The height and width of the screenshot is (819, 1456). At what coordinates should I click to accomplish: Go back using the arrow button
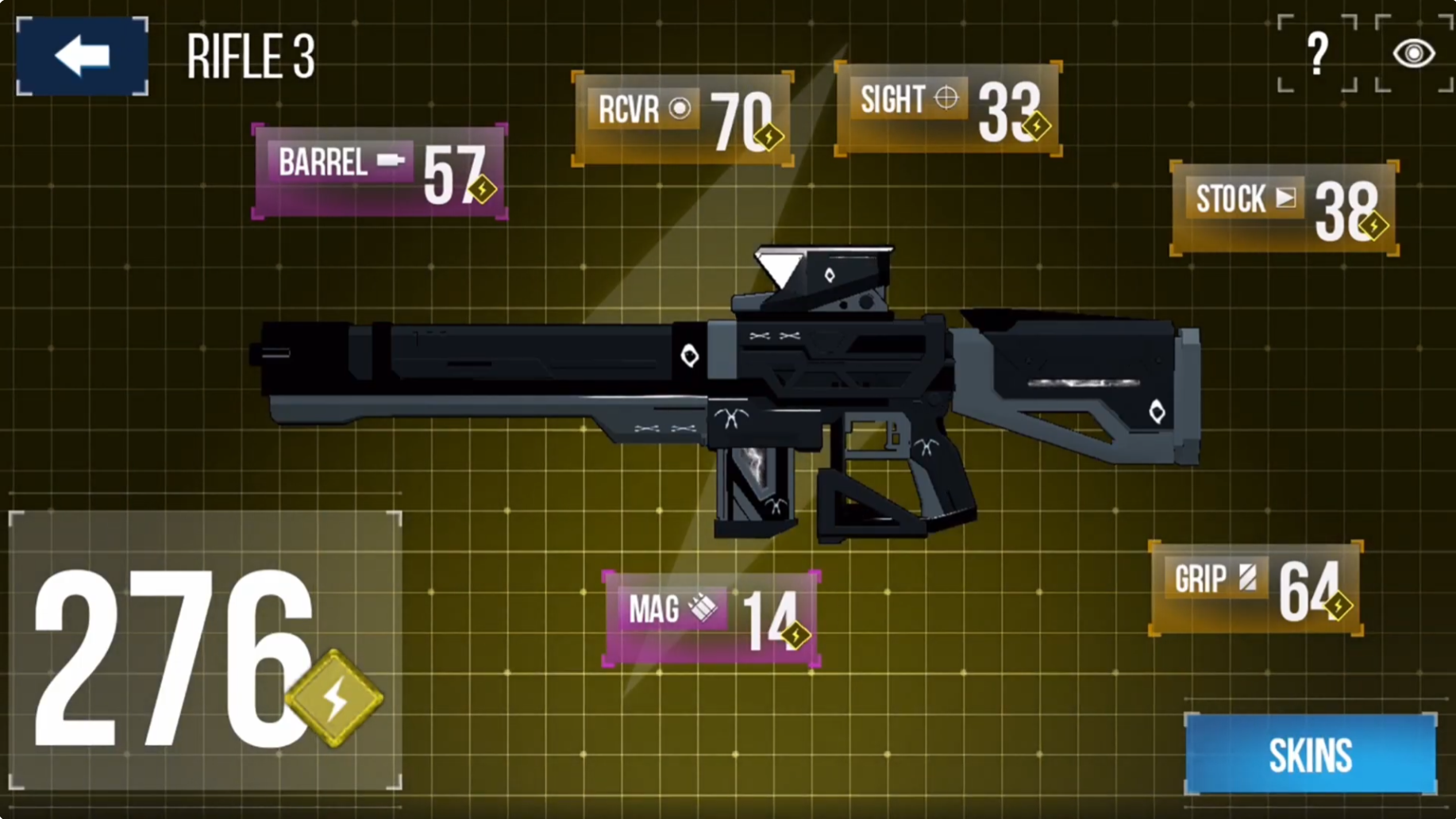[x=82, y=56]
